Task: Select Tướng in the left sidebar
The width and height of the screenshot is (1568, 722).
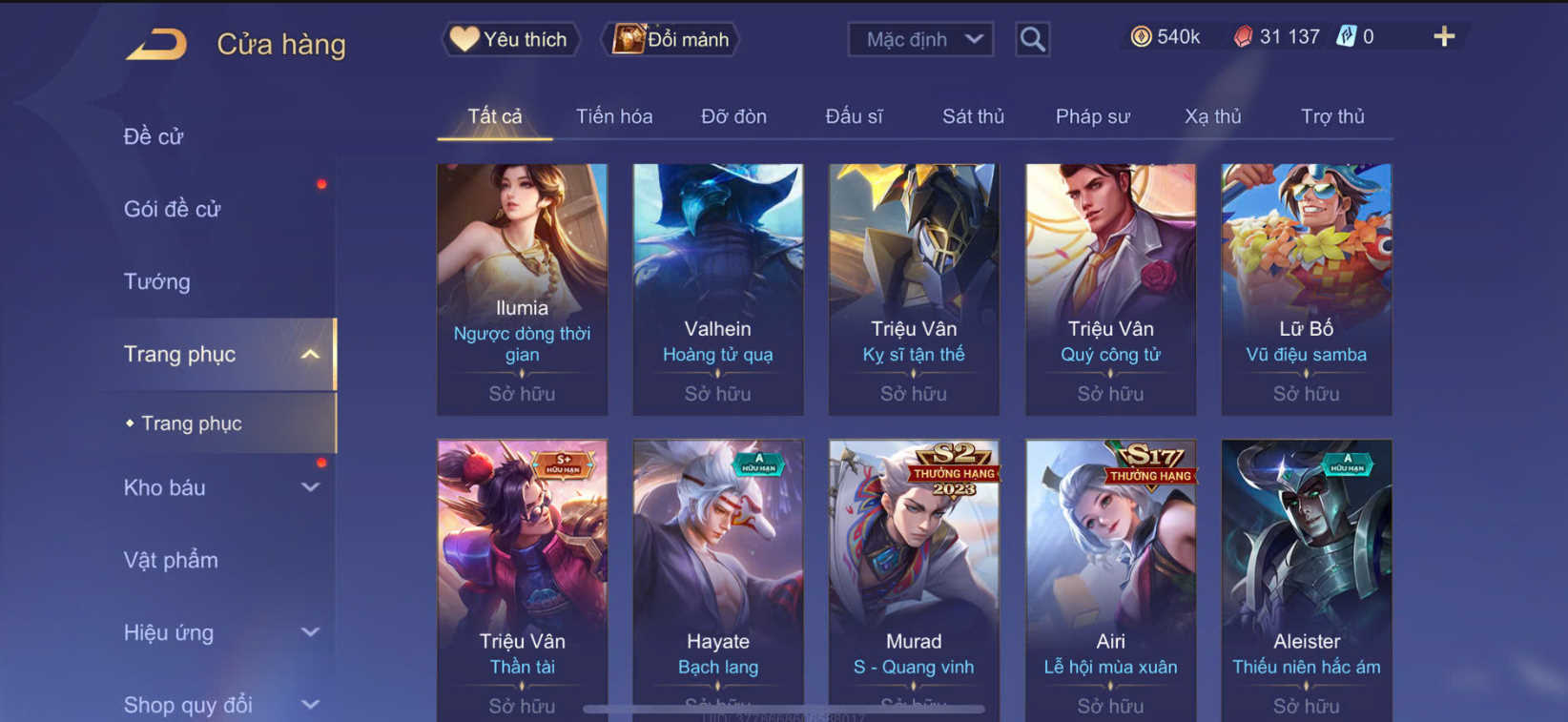Action: pyautogui.click(x=156, y=281)
